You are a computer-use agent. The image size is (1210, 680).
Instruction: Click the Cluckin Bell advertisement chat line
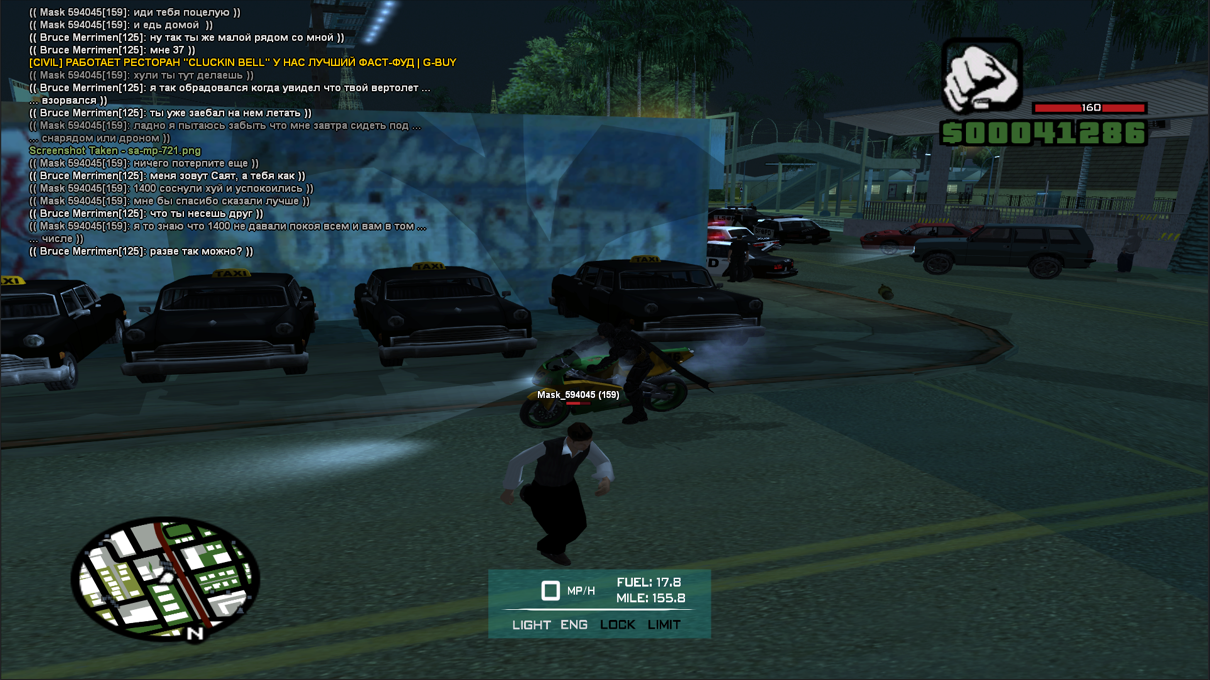[x=243, y=62]
